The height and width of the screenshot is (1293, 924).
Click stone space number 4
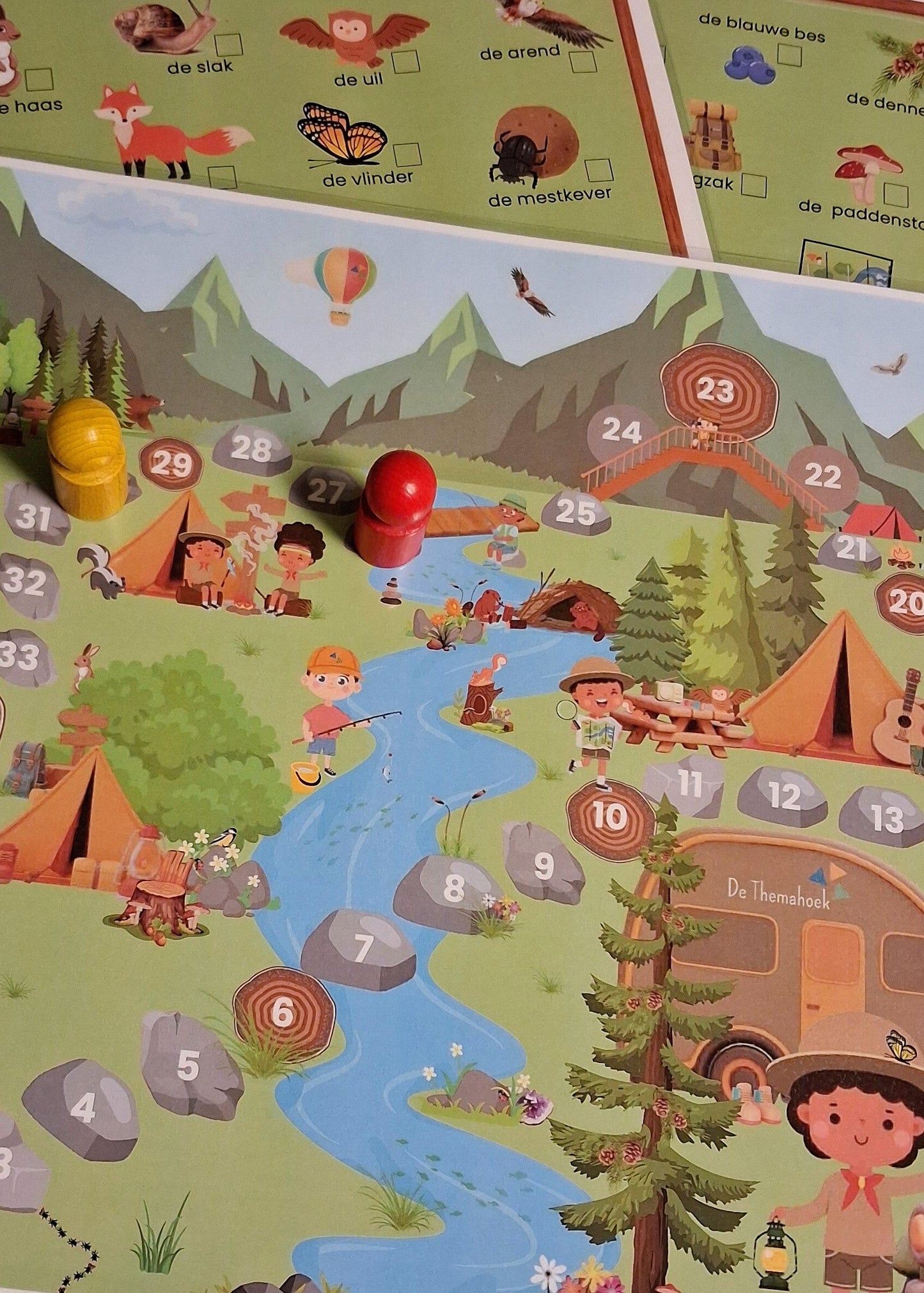82,1108
